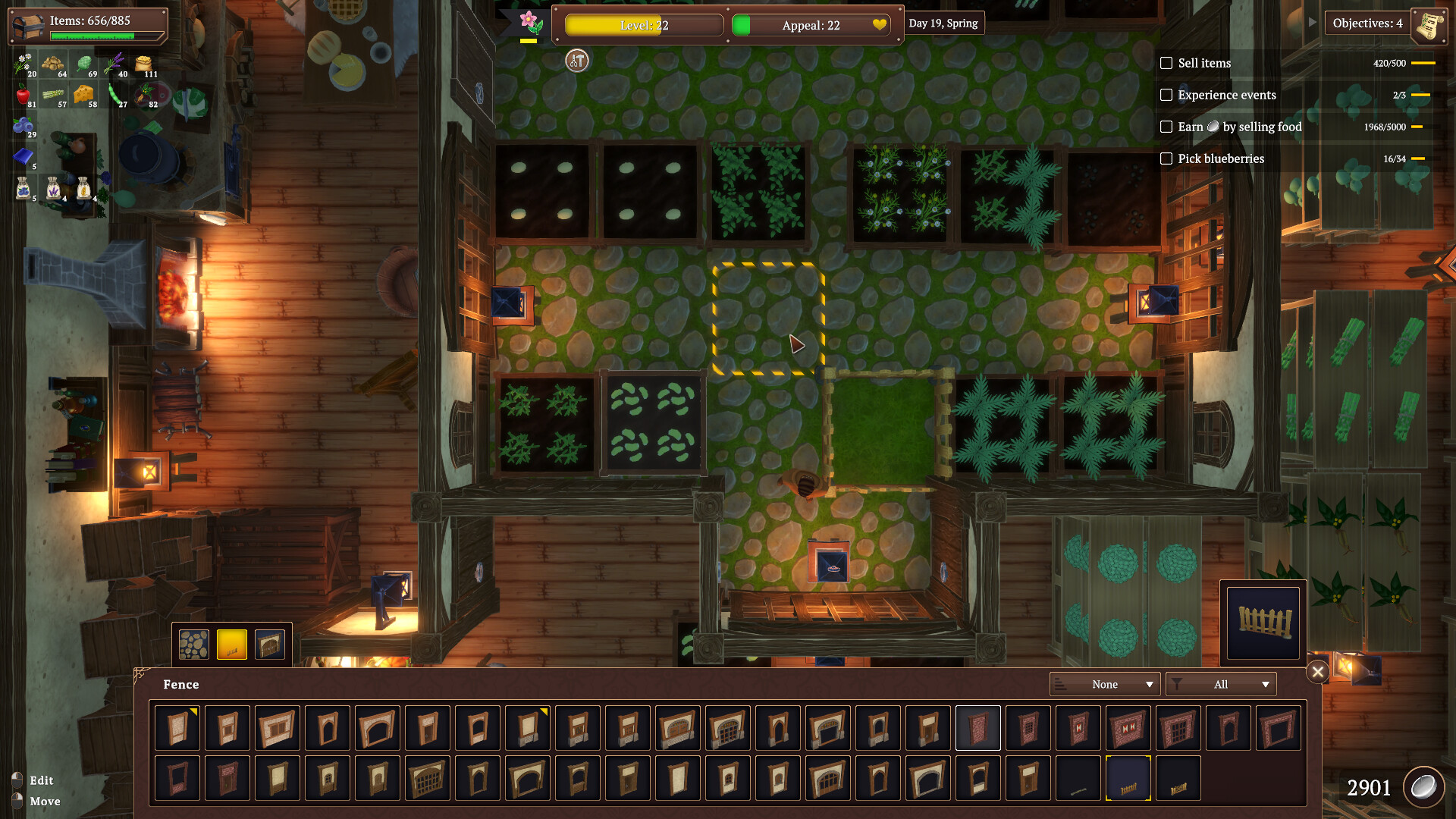The width and height of the screenshot is (1456, 819).
Task: Check the Experience events objective
Action: pos(1166,96)
